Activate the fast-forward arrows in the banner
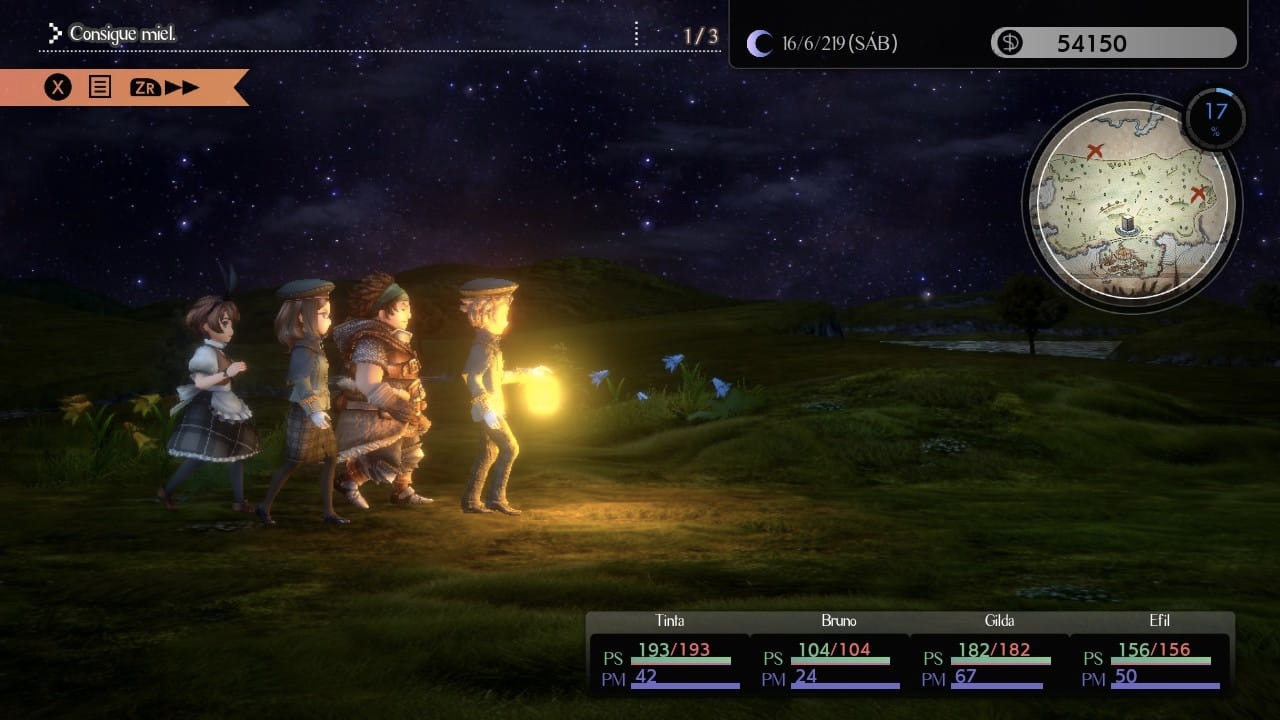 [182, 87]
